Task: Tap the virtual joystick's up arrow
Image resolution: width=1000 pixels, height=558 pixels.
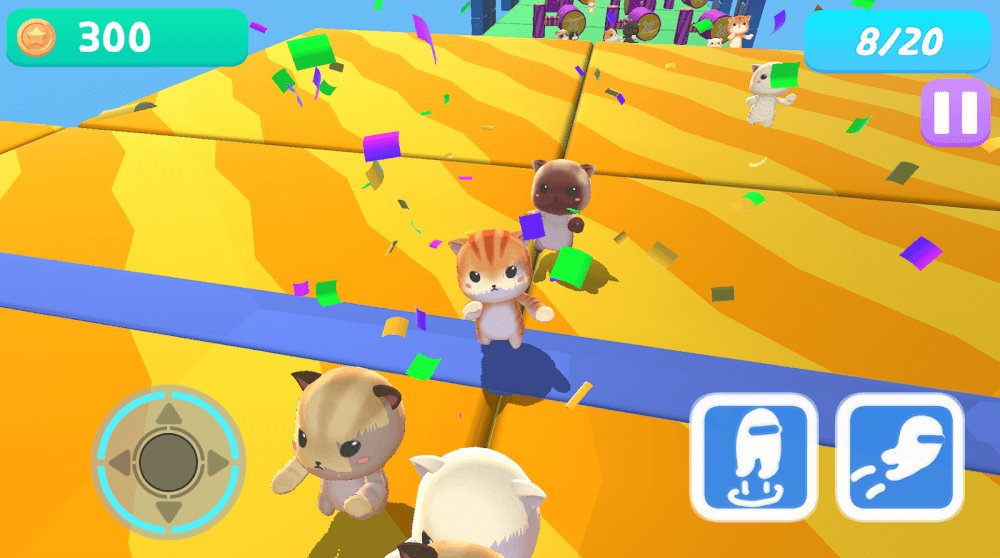Action: [x=168, y=413]
